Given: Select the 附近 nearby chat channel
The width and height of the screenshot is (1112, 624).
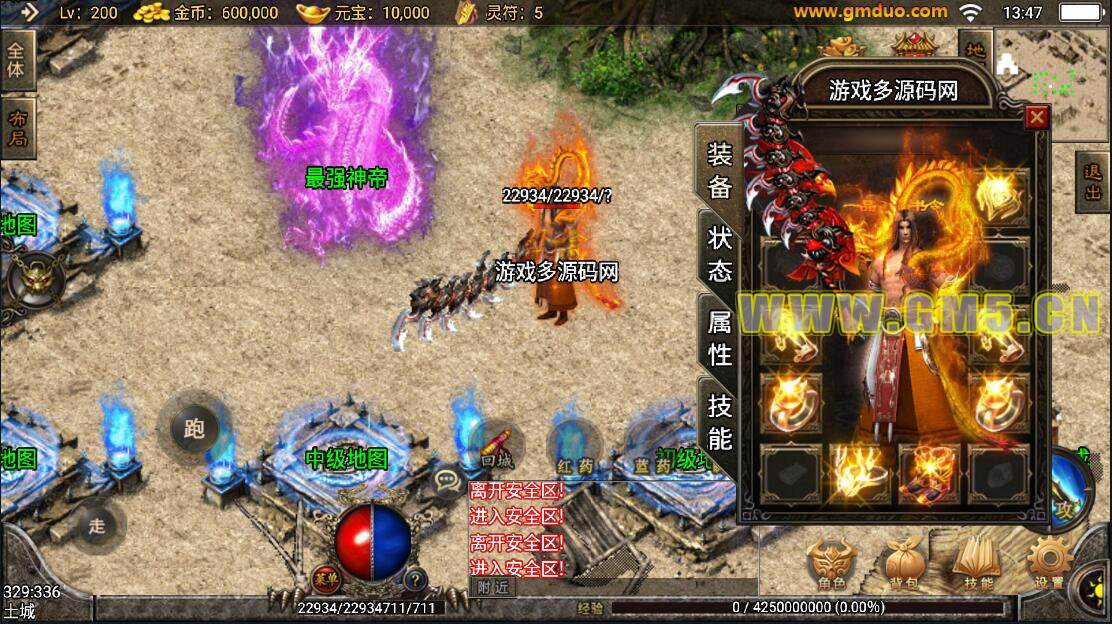Looking at the screenshot, I should coord(492,587).
